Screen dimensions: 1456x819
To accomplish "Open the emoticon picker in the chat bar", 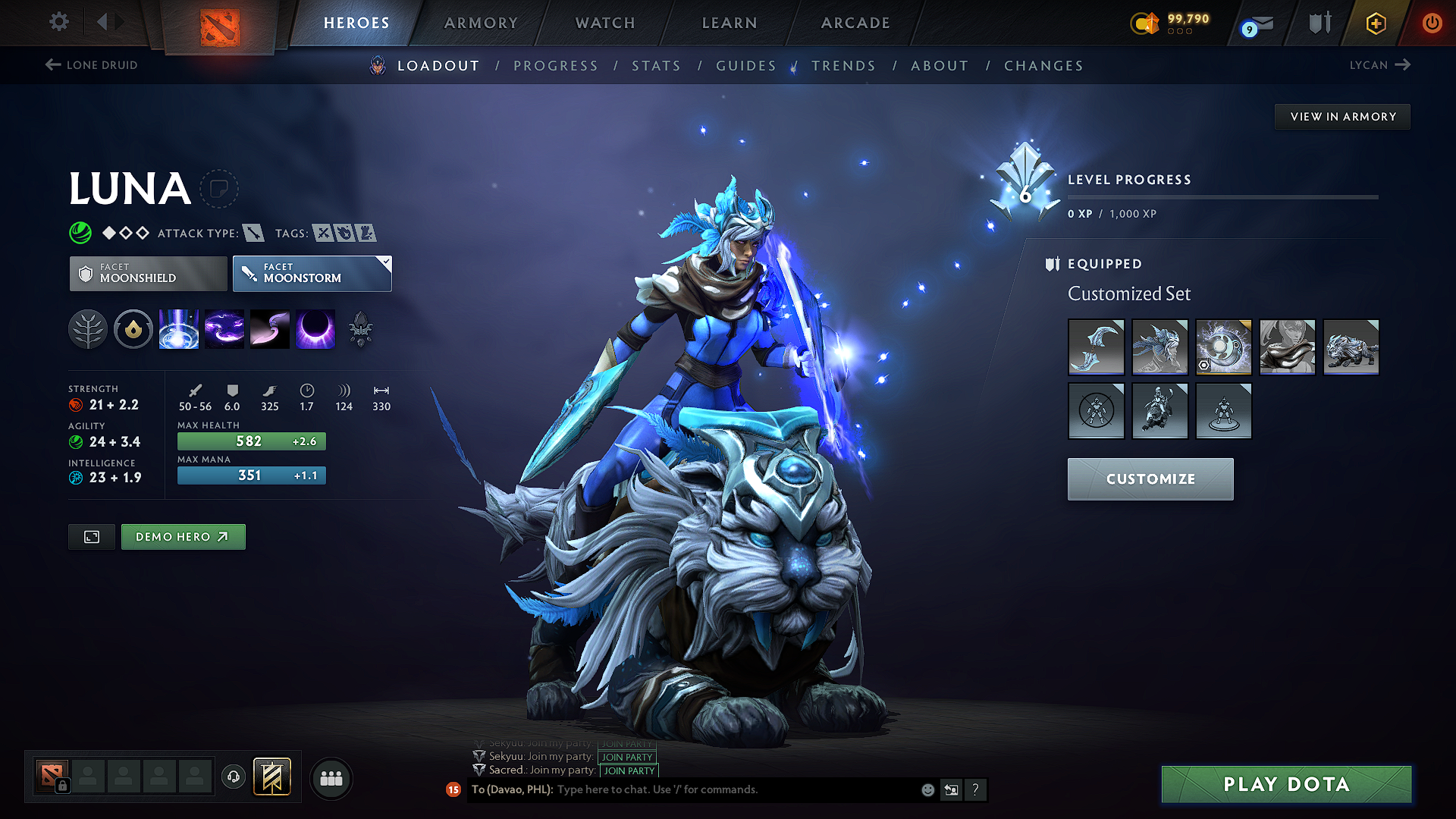I will pos(927,790).
